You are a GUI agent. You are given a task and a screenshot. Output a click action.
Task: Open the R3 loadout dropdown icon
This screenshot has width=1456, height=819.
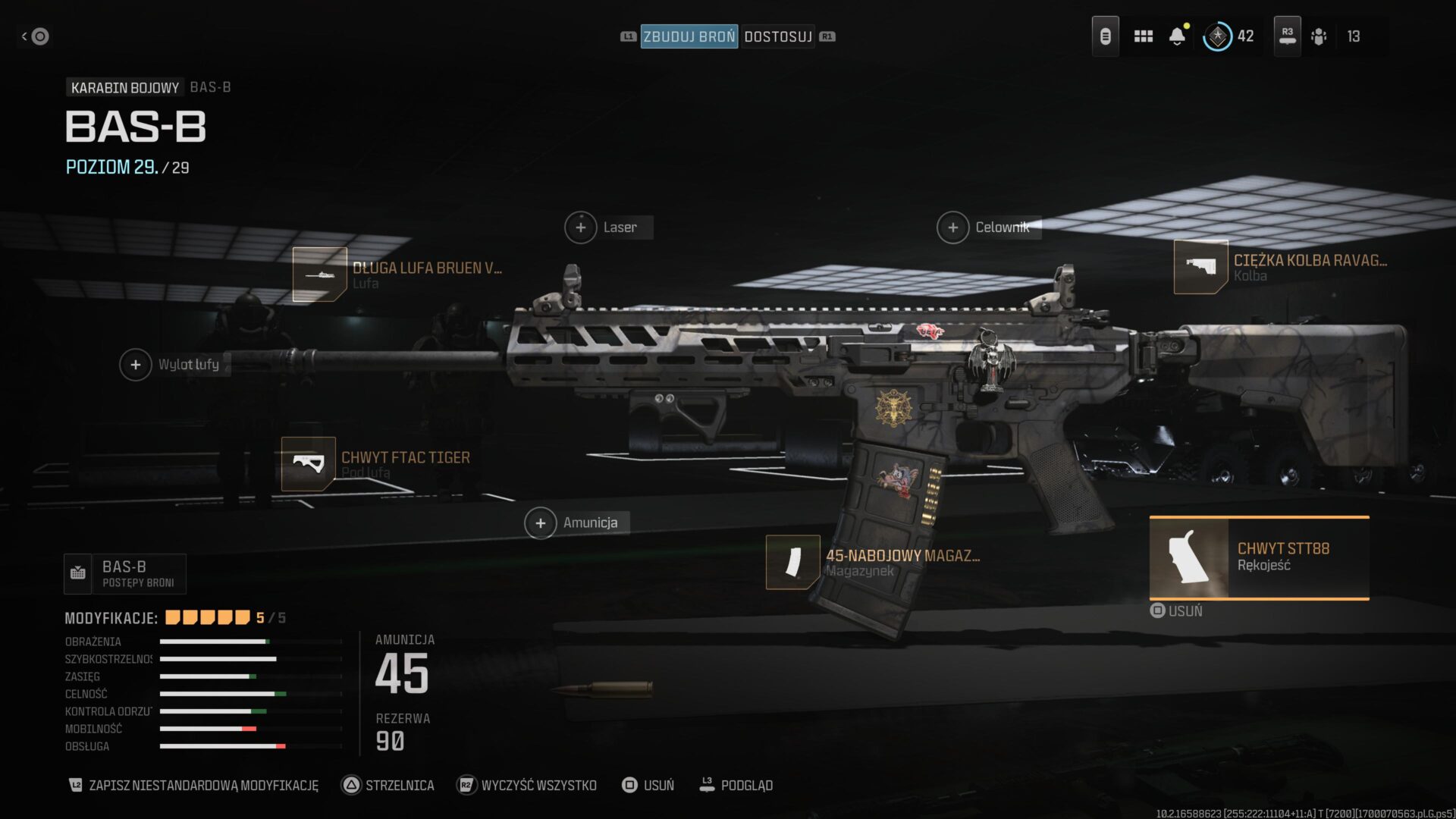pyautogui.click(x=1286, y=36)
